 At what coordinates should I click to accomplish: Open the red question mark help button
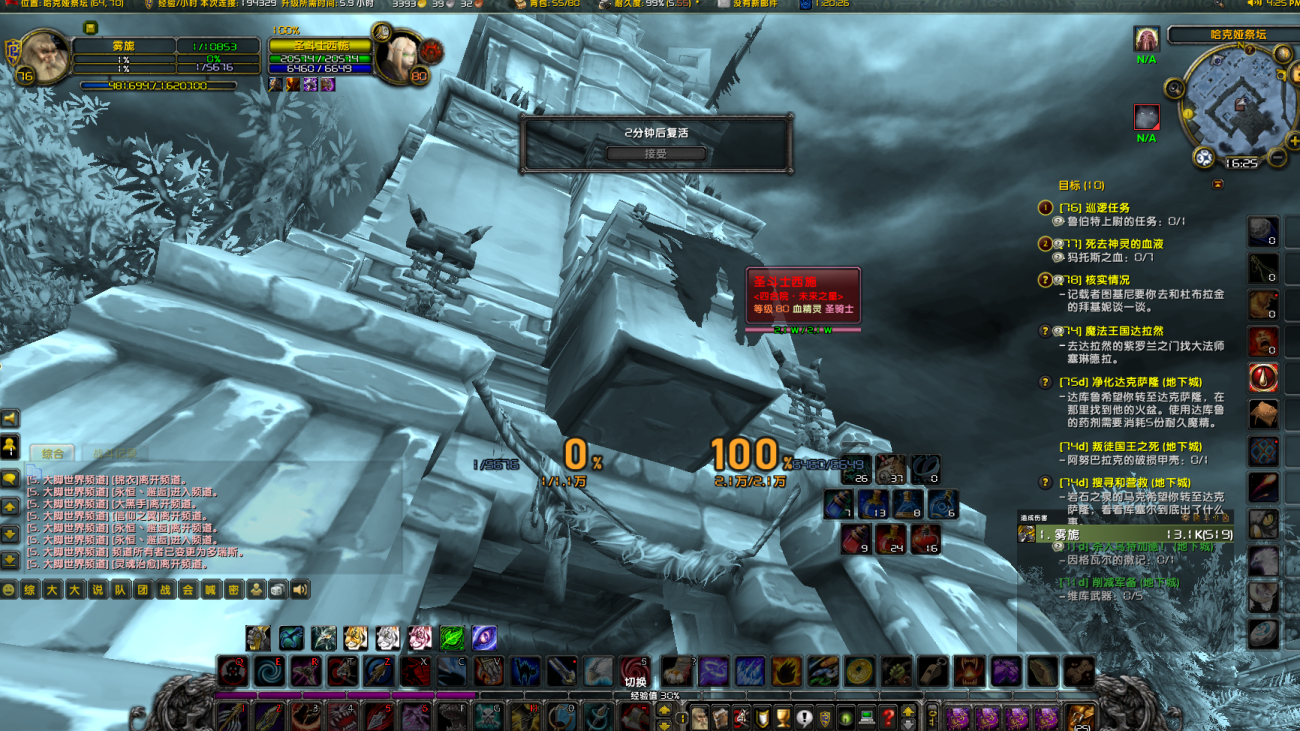887,718
